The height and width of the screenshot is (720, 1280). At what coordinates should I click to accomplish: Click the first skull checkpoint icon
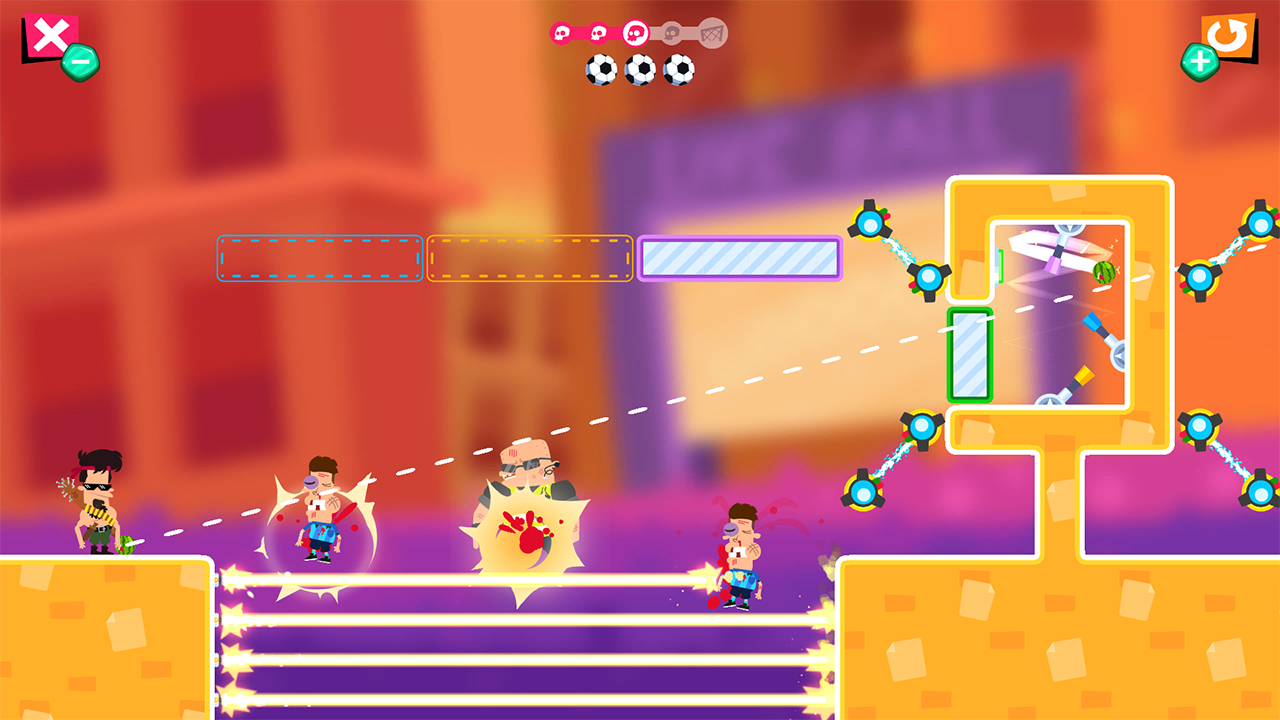(x=561, y=32)
